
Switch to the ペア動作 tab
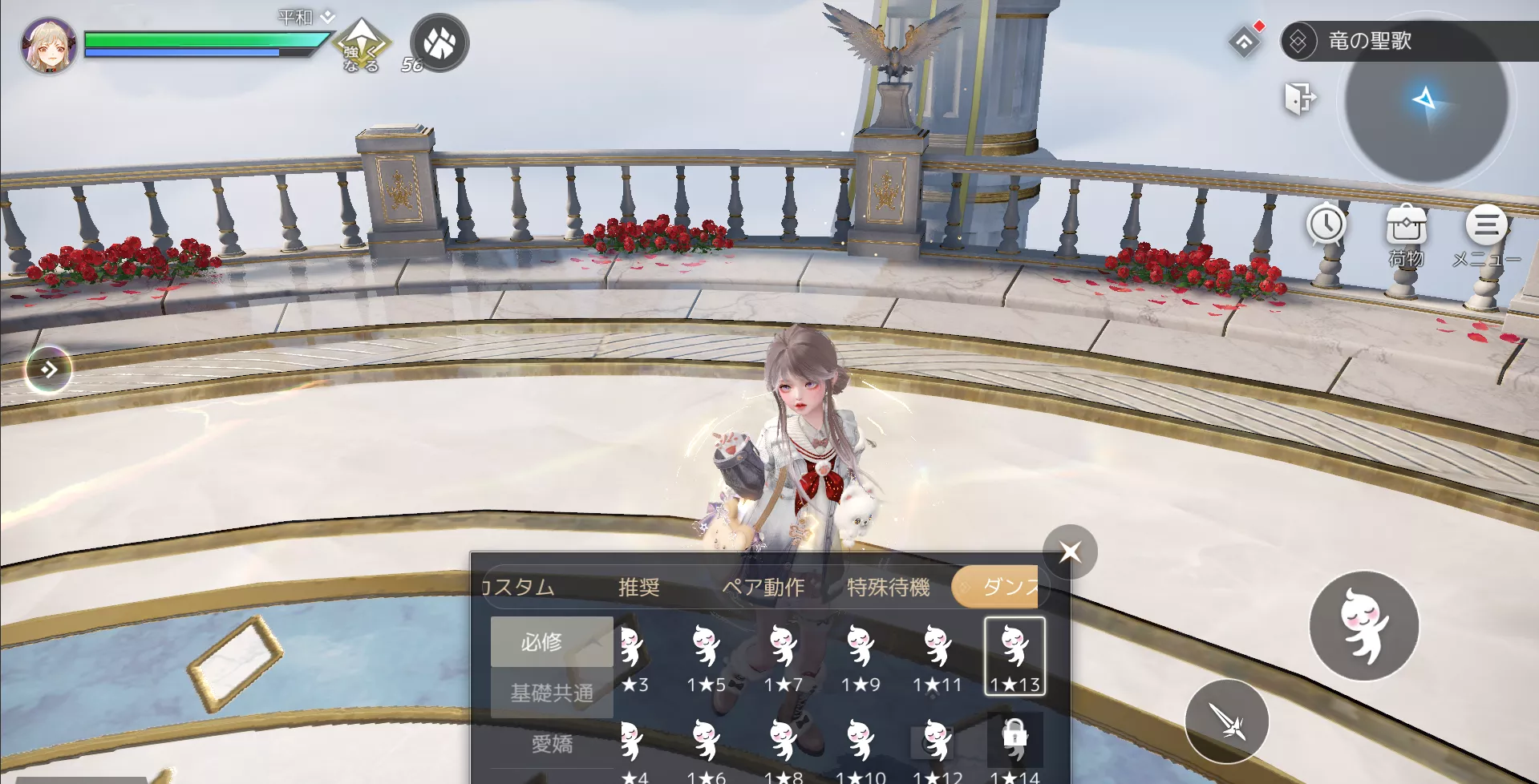coord(763,586)
